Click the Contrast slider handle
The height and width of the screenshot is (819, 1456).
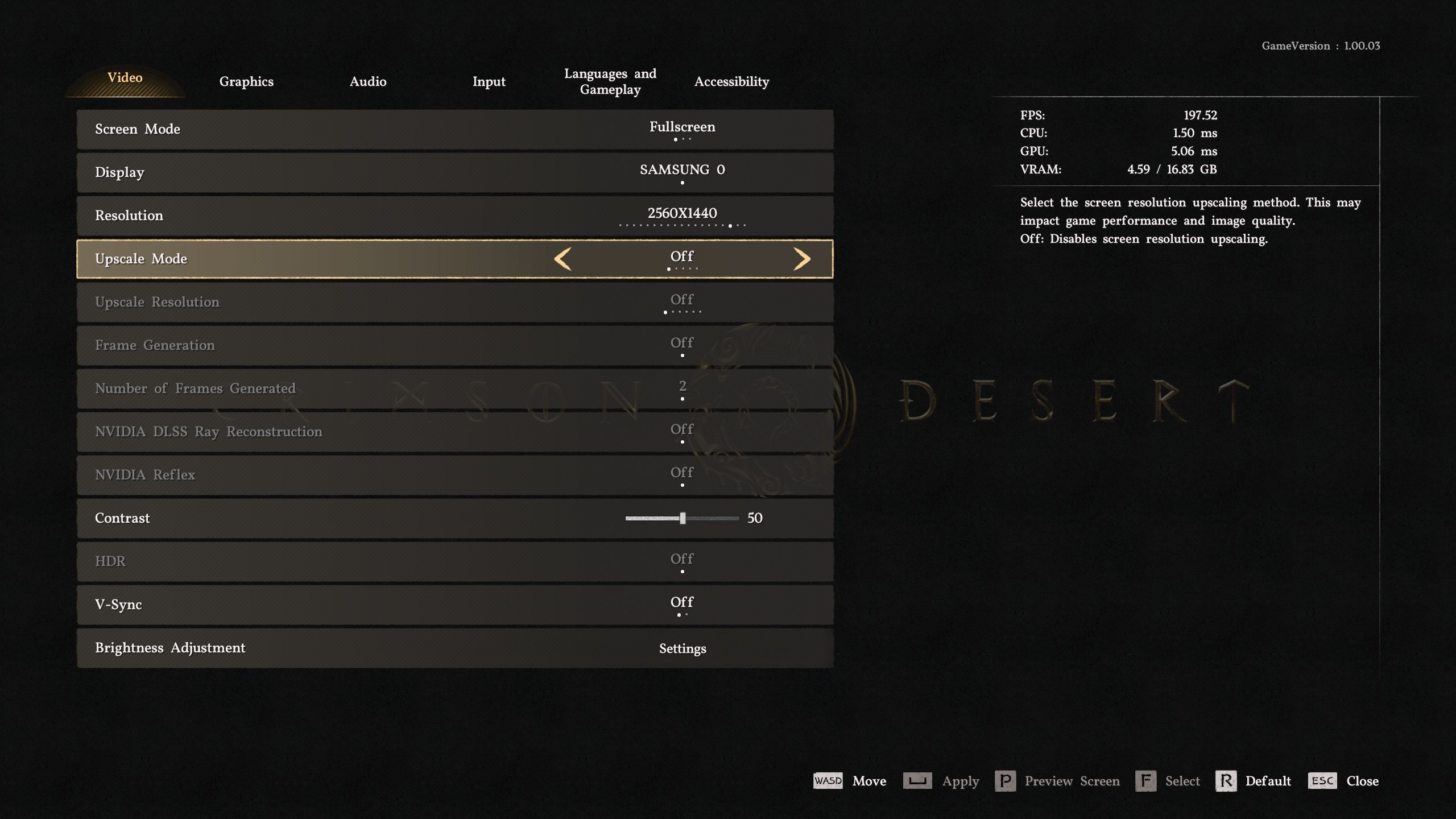click(x=682, y=518)
